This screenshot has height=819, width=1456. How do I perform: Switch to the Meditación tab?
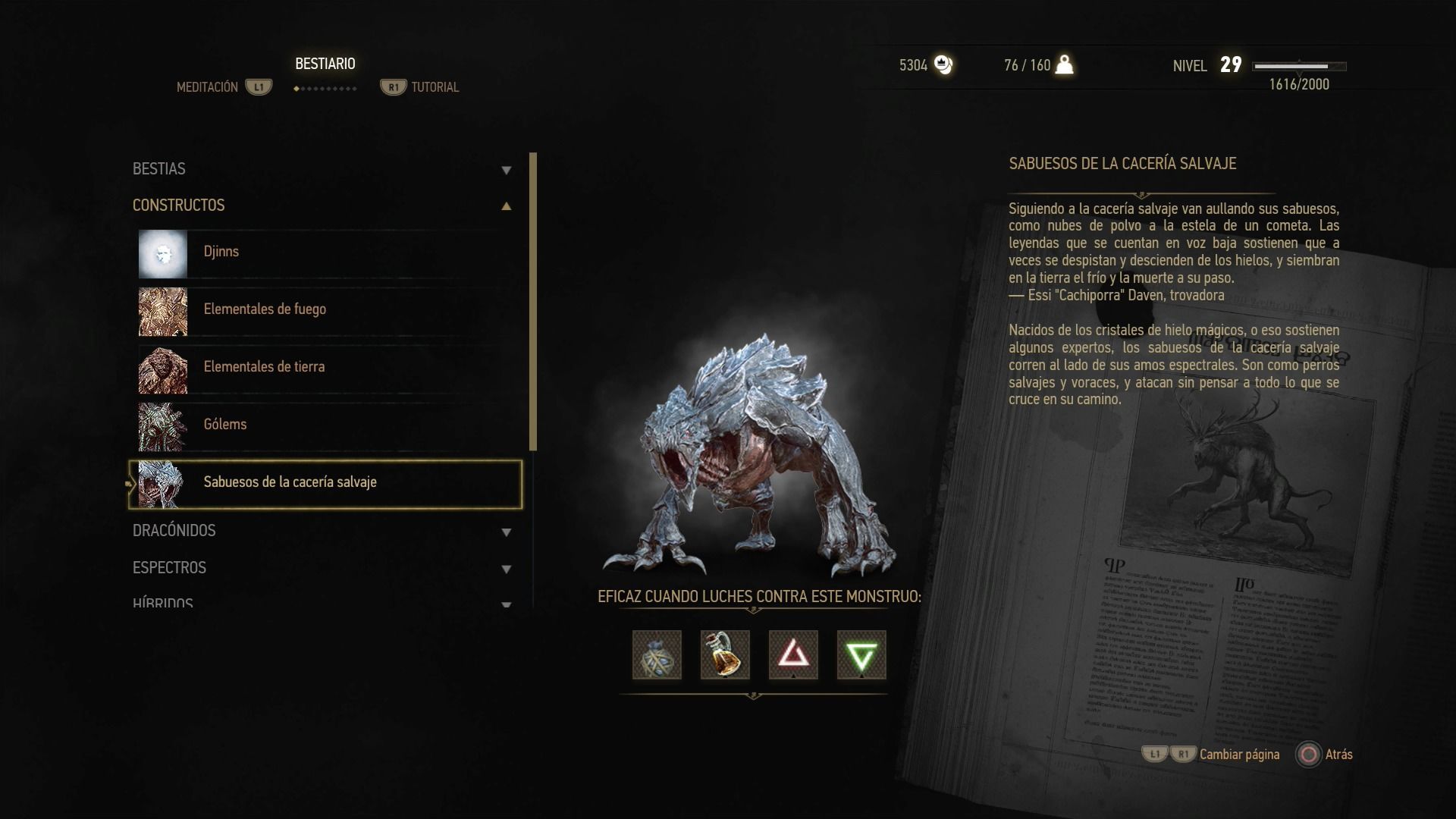tap(208, 87)
